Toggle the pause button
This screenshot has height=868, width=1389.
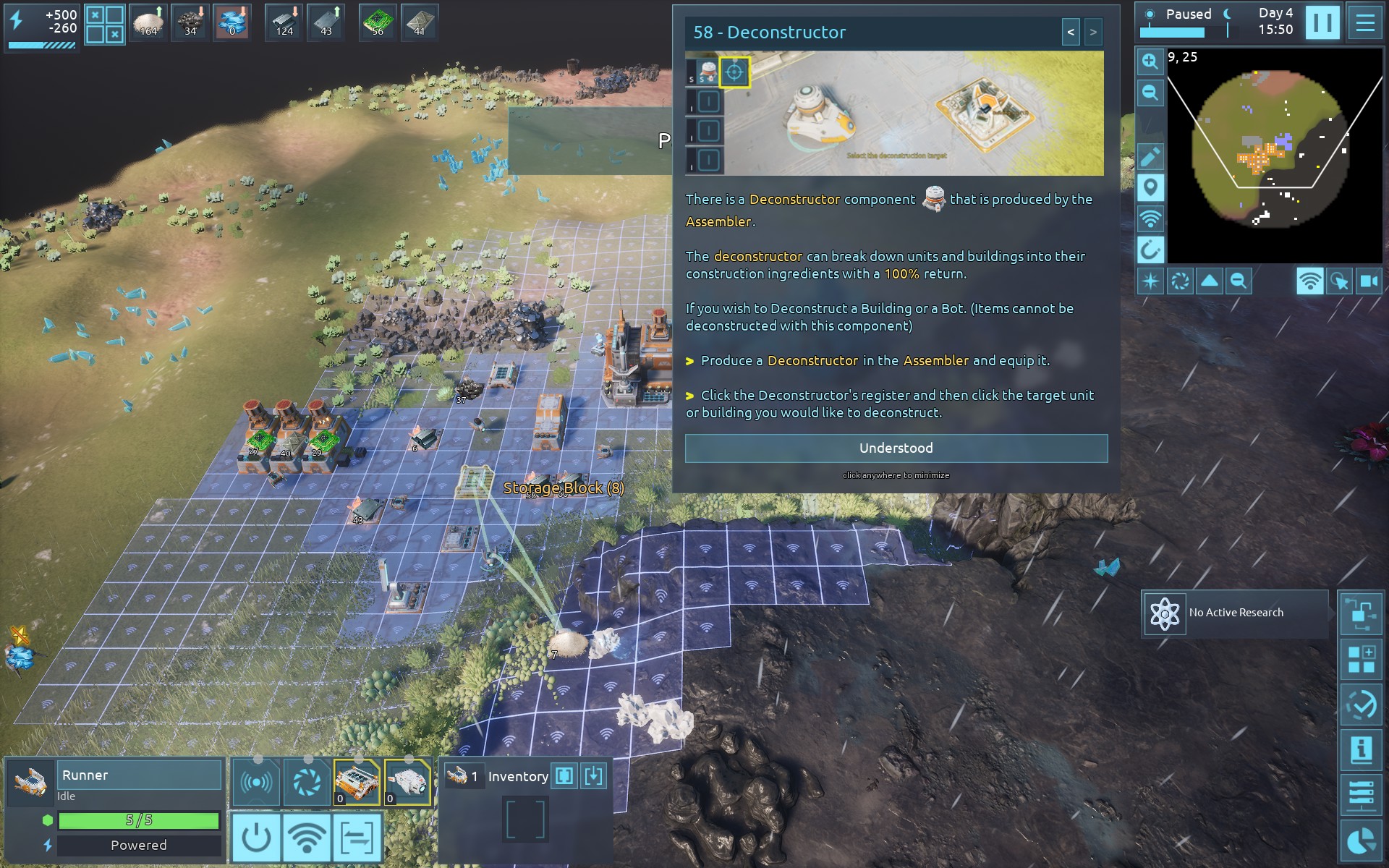click(1322, 22)
